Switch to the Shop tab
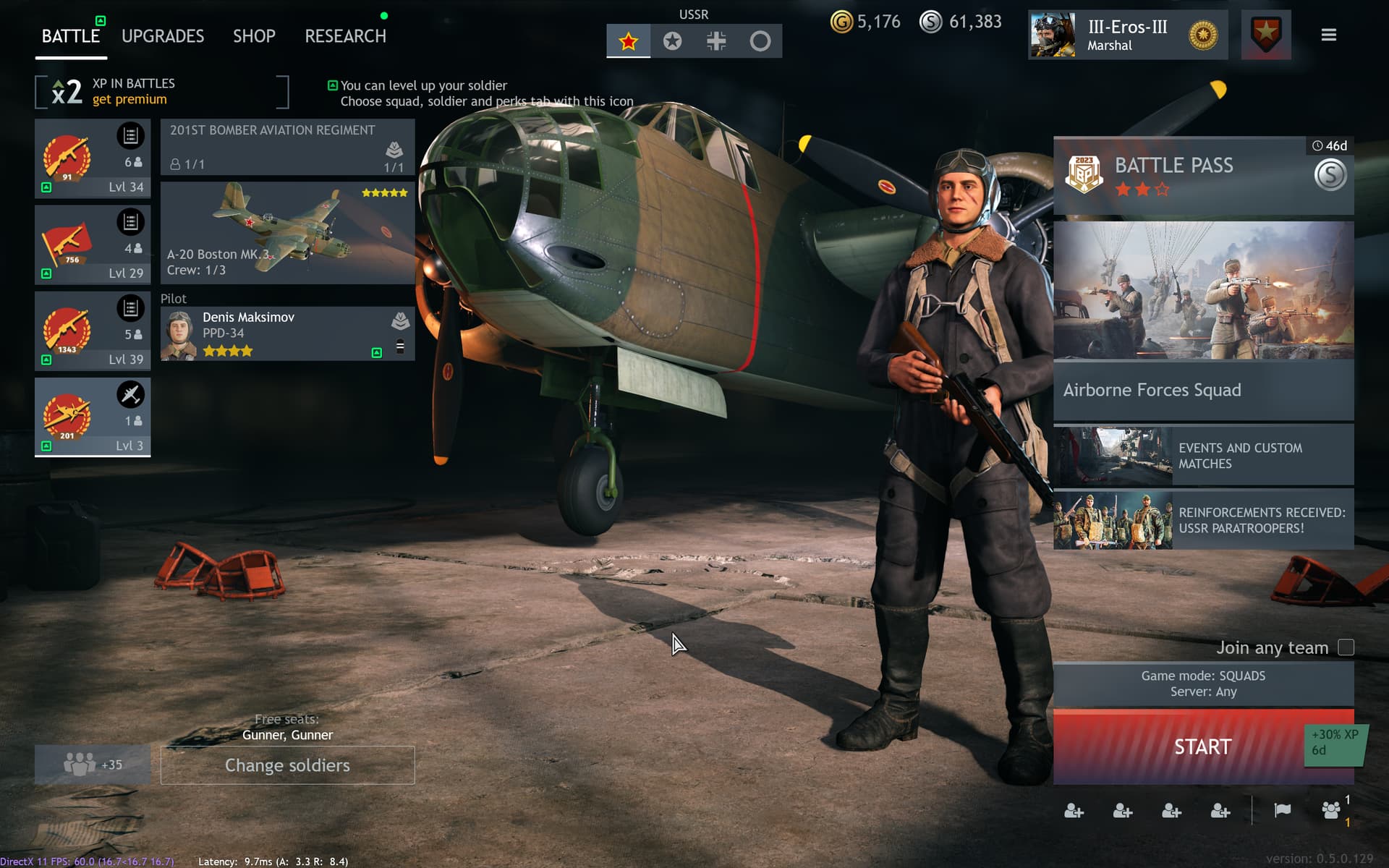The width and height of the screenshot is (1389, 868). tap(254, 36)
